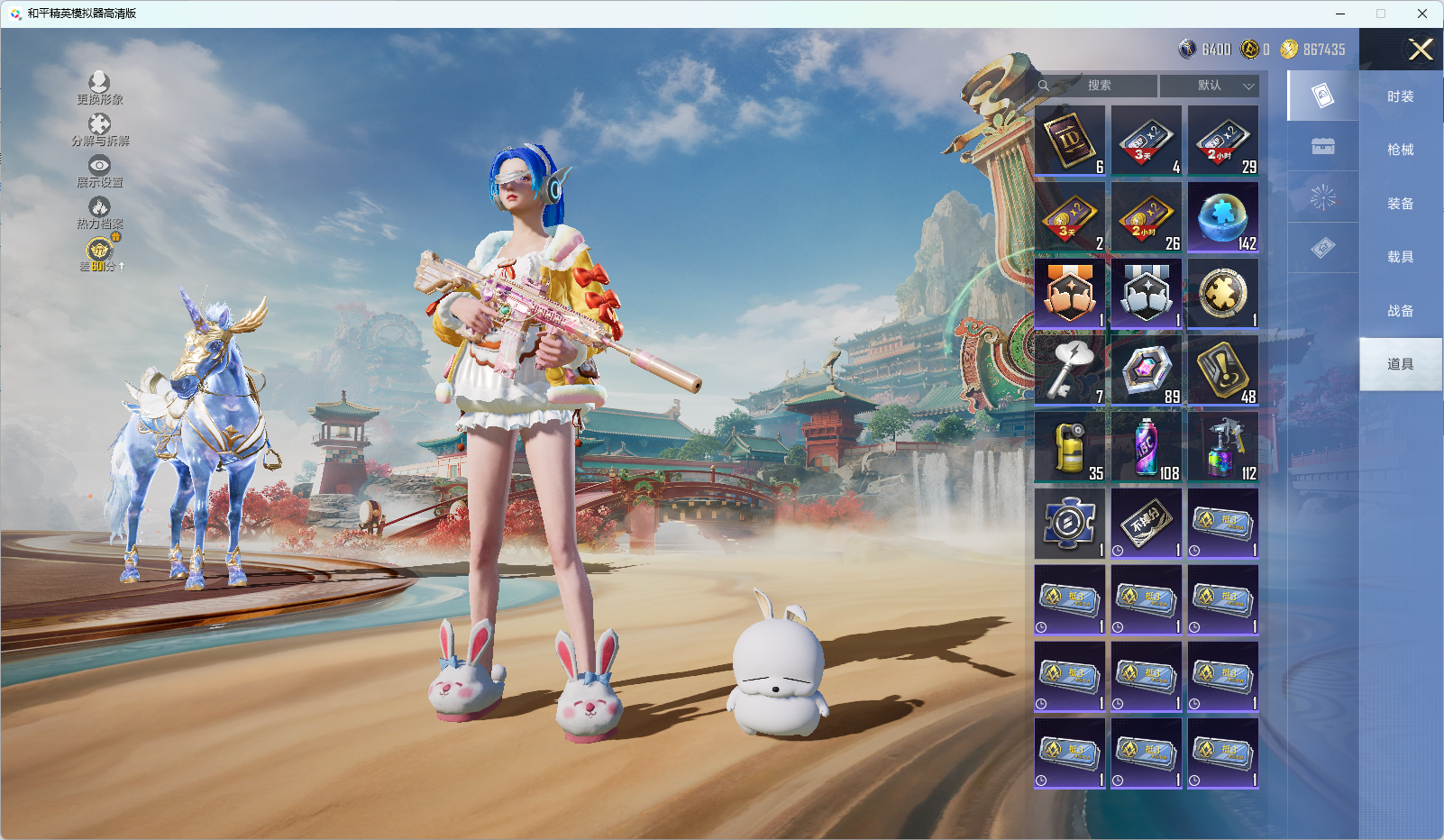The height and width of the screenshot is (840, 1444).
Task: Go to the 载具 (vehicles) tab
Action: point(1400,257)
